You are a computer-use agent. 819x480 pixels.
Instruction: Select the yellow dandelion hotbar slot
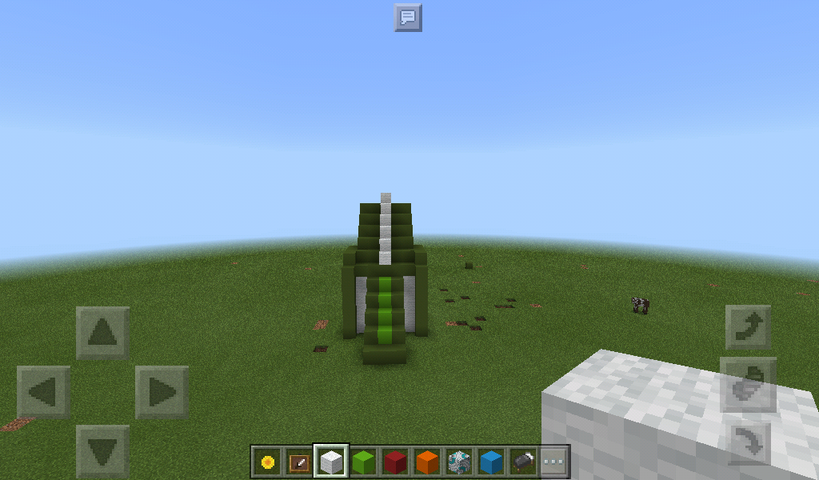[x=267, y=462]
